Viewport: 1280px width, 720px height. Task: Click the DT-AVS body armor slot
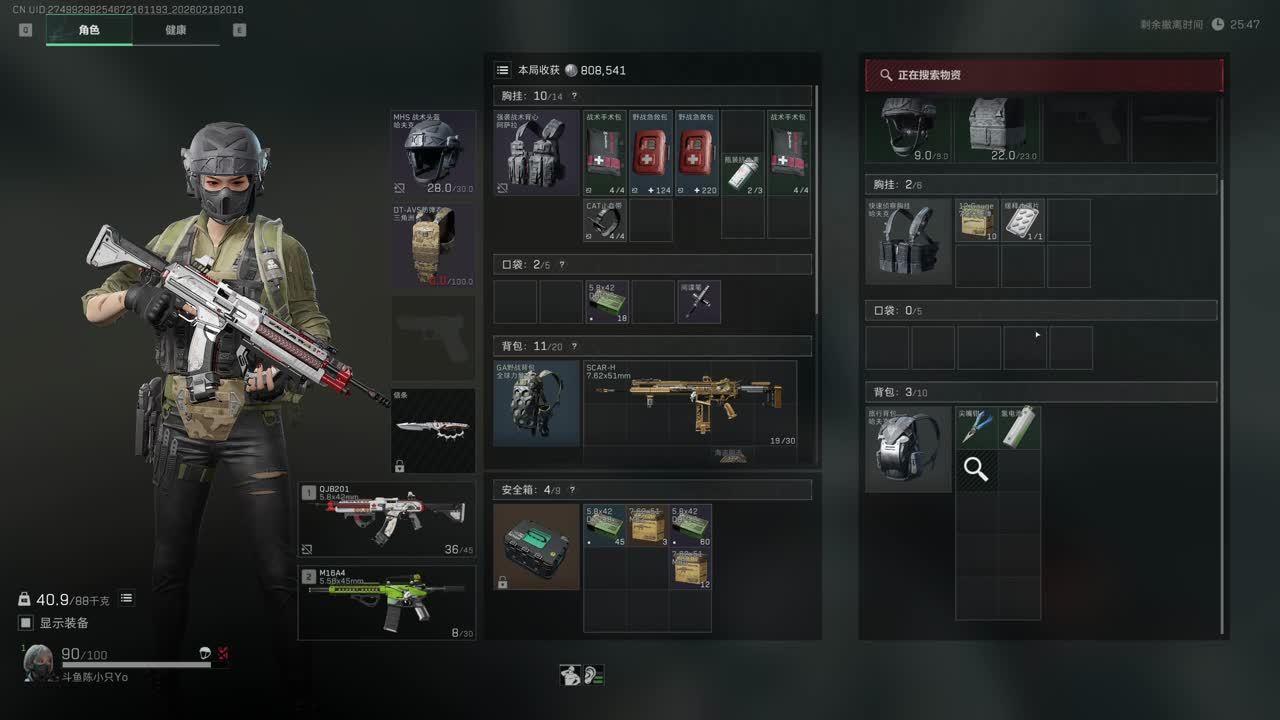tap(433, 246)
